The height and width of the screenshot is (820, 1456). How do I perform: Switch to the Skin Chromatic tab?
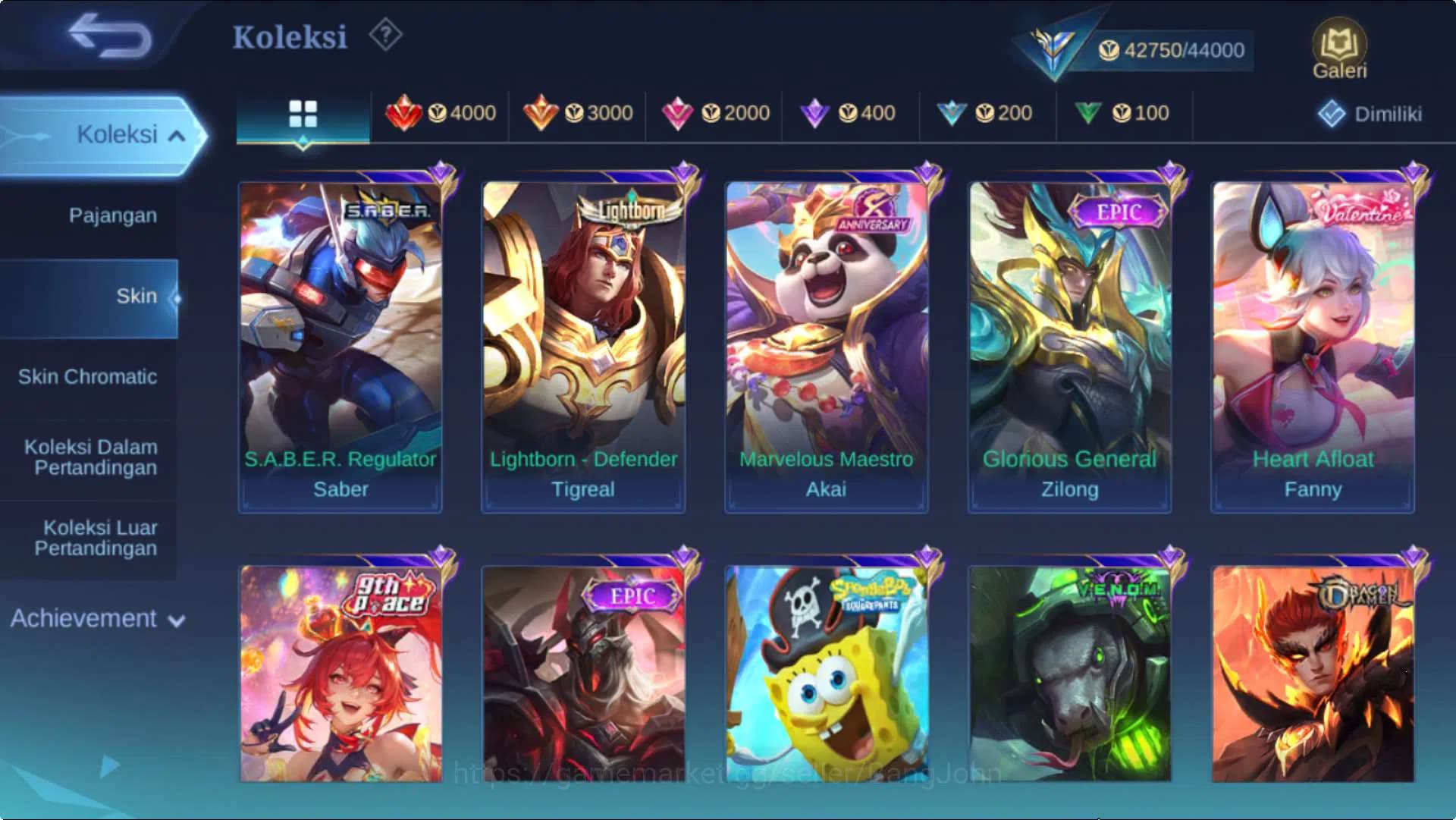89,377
